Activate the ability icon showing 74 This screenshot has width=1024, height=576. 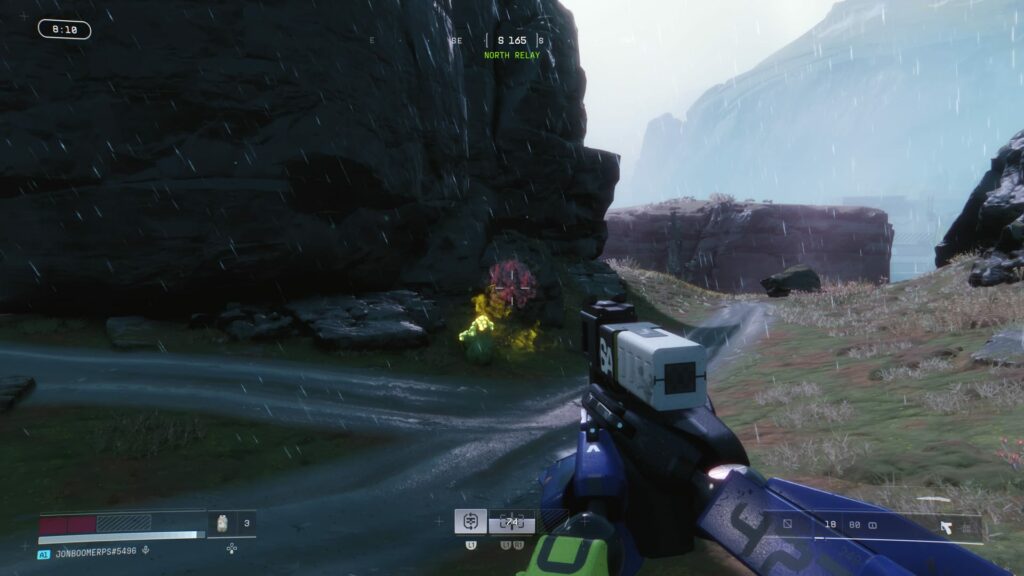point(512,521)
